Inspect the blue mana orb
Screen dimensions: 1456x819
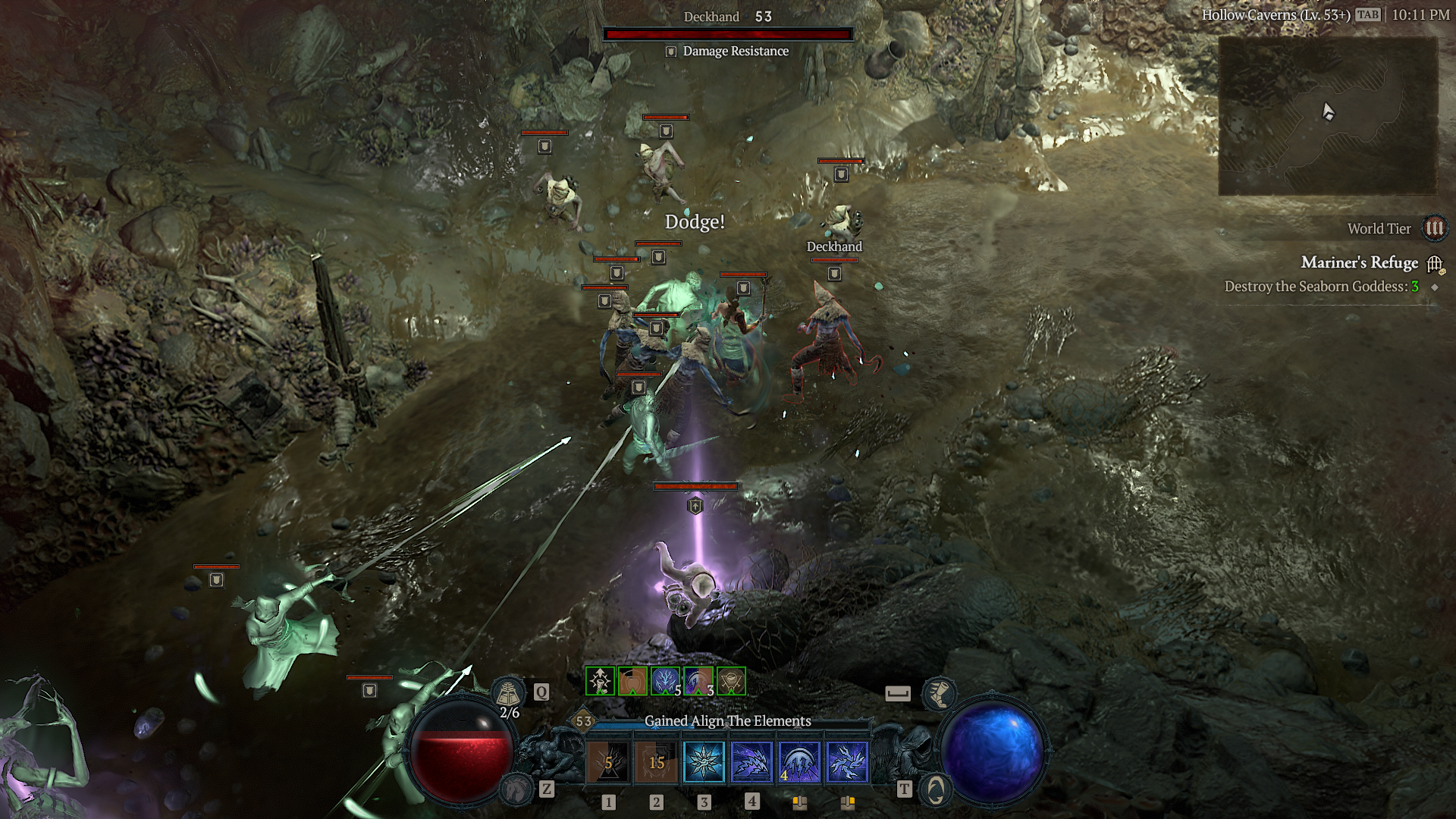tap(993, 752)
